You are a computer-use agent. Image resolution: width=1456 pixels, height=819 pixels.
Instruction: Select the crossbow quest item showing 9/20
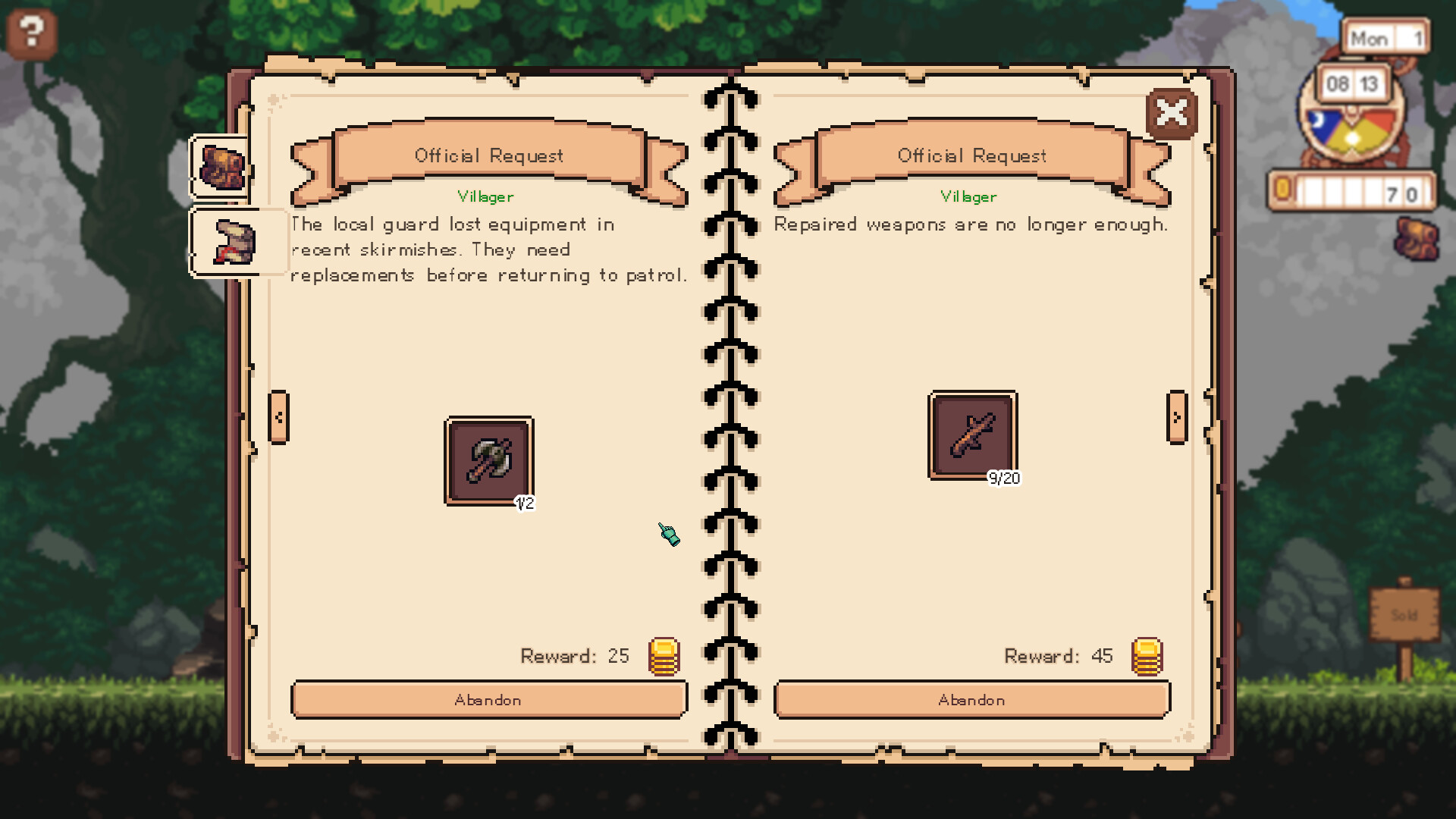971,435
